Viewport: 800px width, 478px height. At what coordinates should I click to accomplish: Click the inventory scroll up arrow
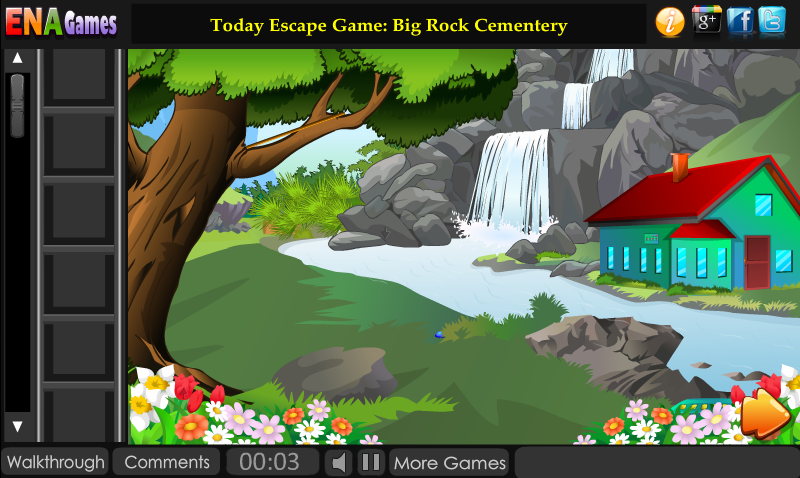(x=17, y=59)
